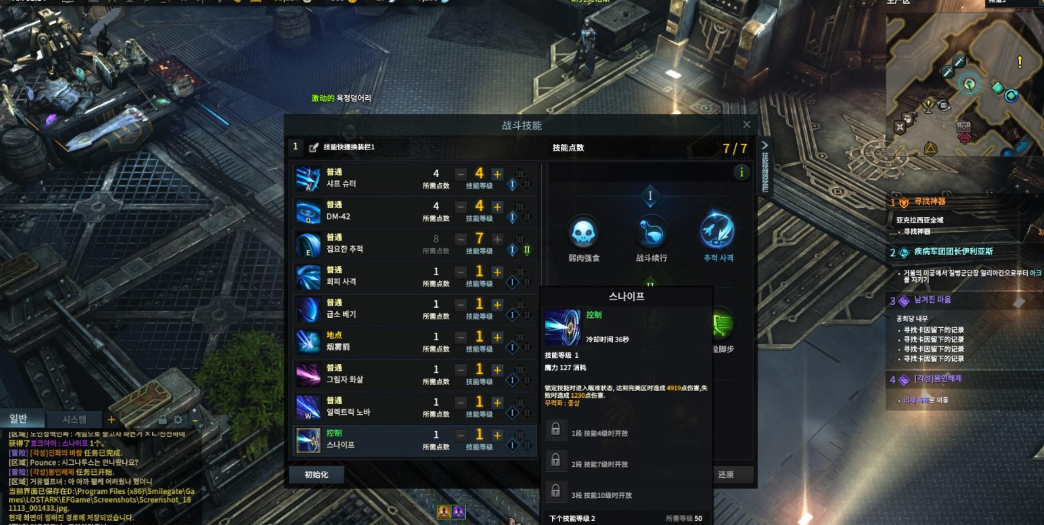Image resolution: width=1044 pixels, height=525 pixels.
Task: Raise the 회피 사격 skill level
Action: 497,272
